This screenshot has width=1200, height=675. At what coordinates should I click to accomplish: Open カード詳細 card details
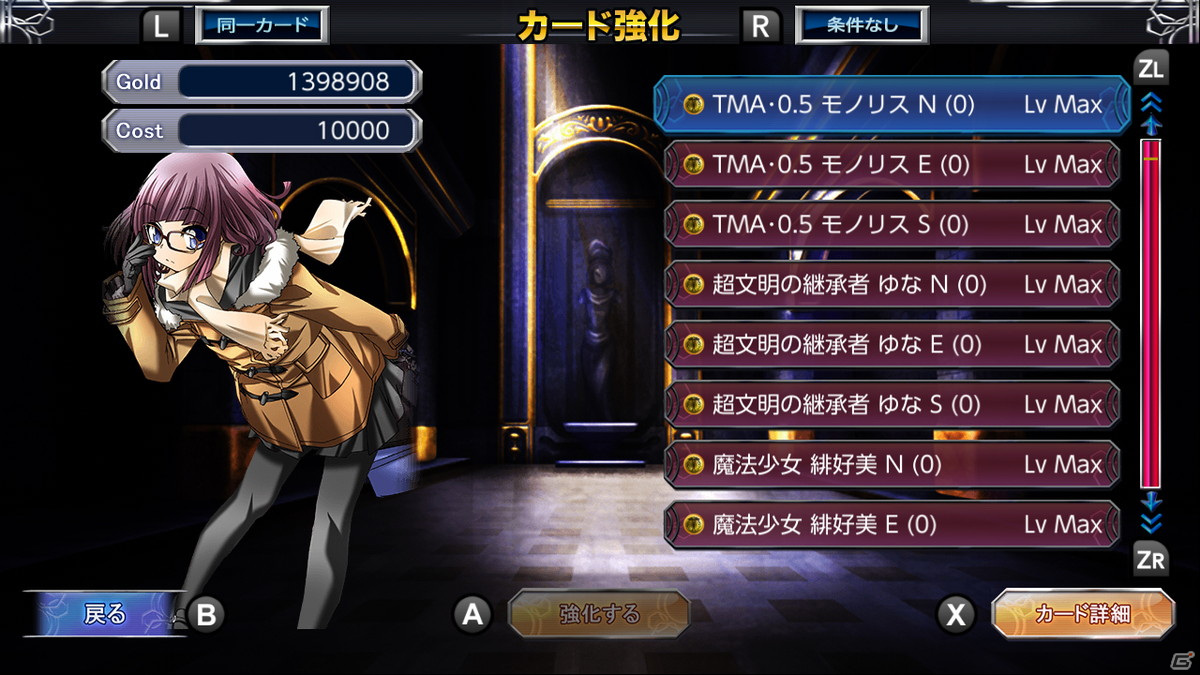click(1082, 614)
